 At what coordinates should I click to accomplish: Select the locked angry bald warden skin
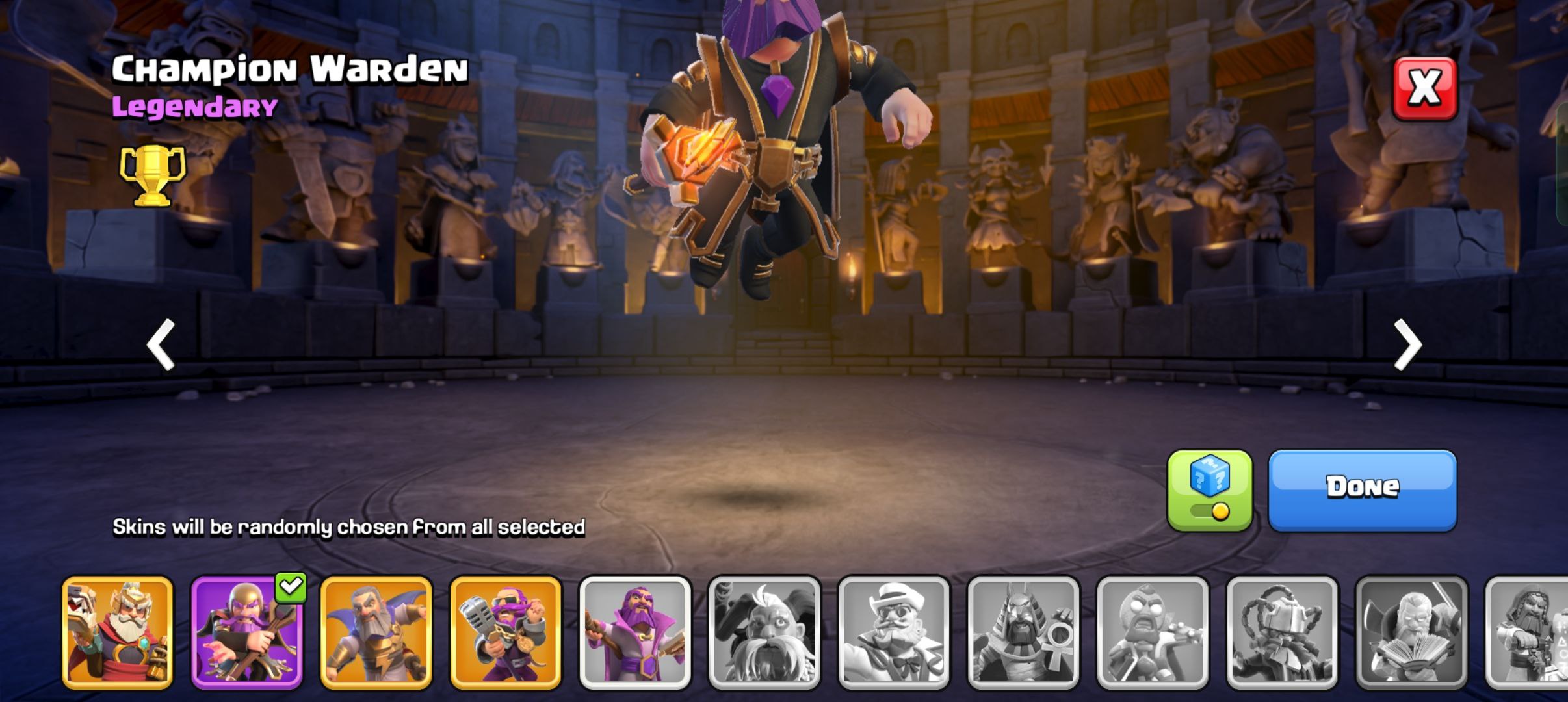coord(1153,632)
